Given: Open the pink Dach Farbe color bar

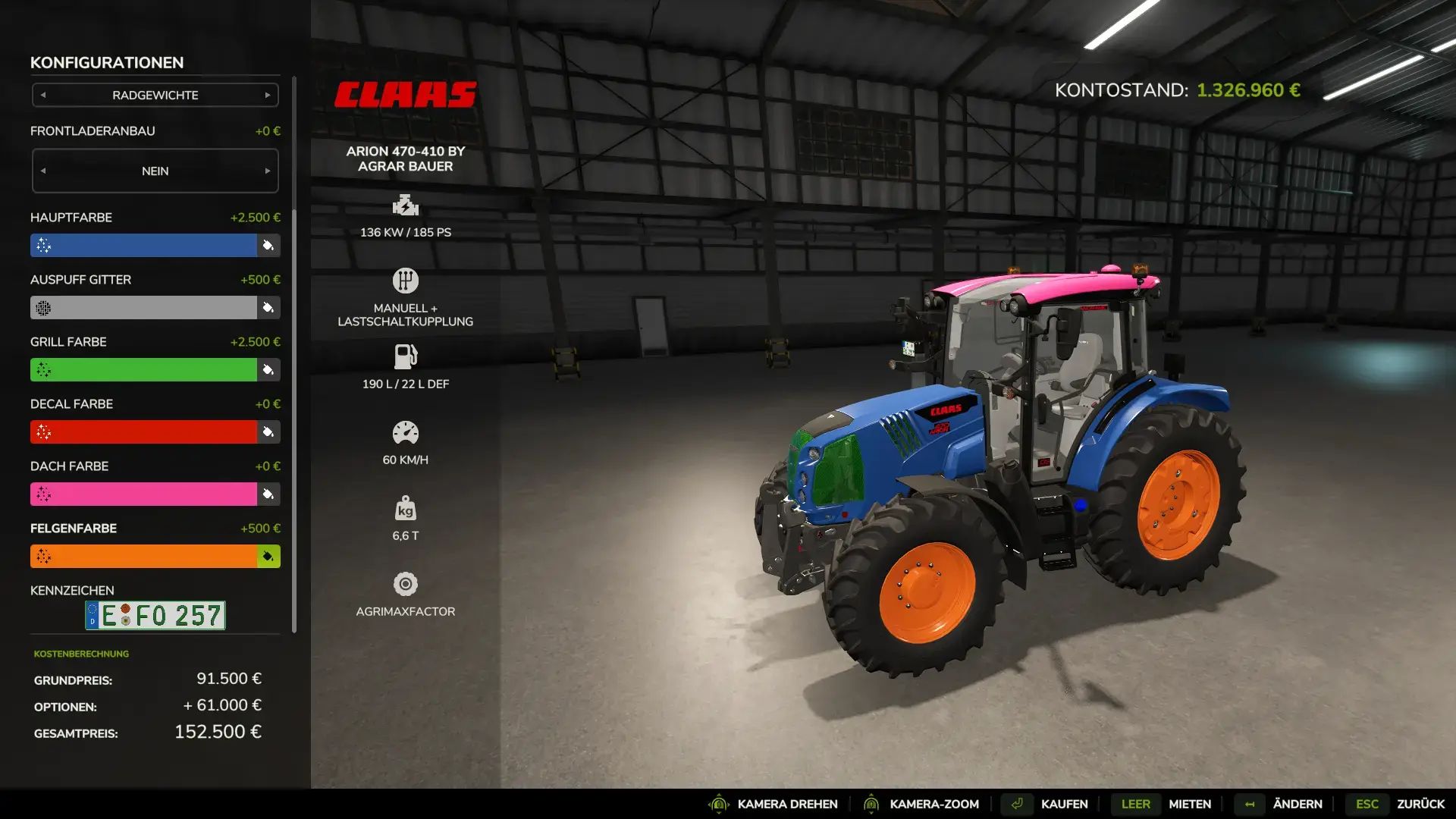Looking at the screenshot, I should coord(144,494).
